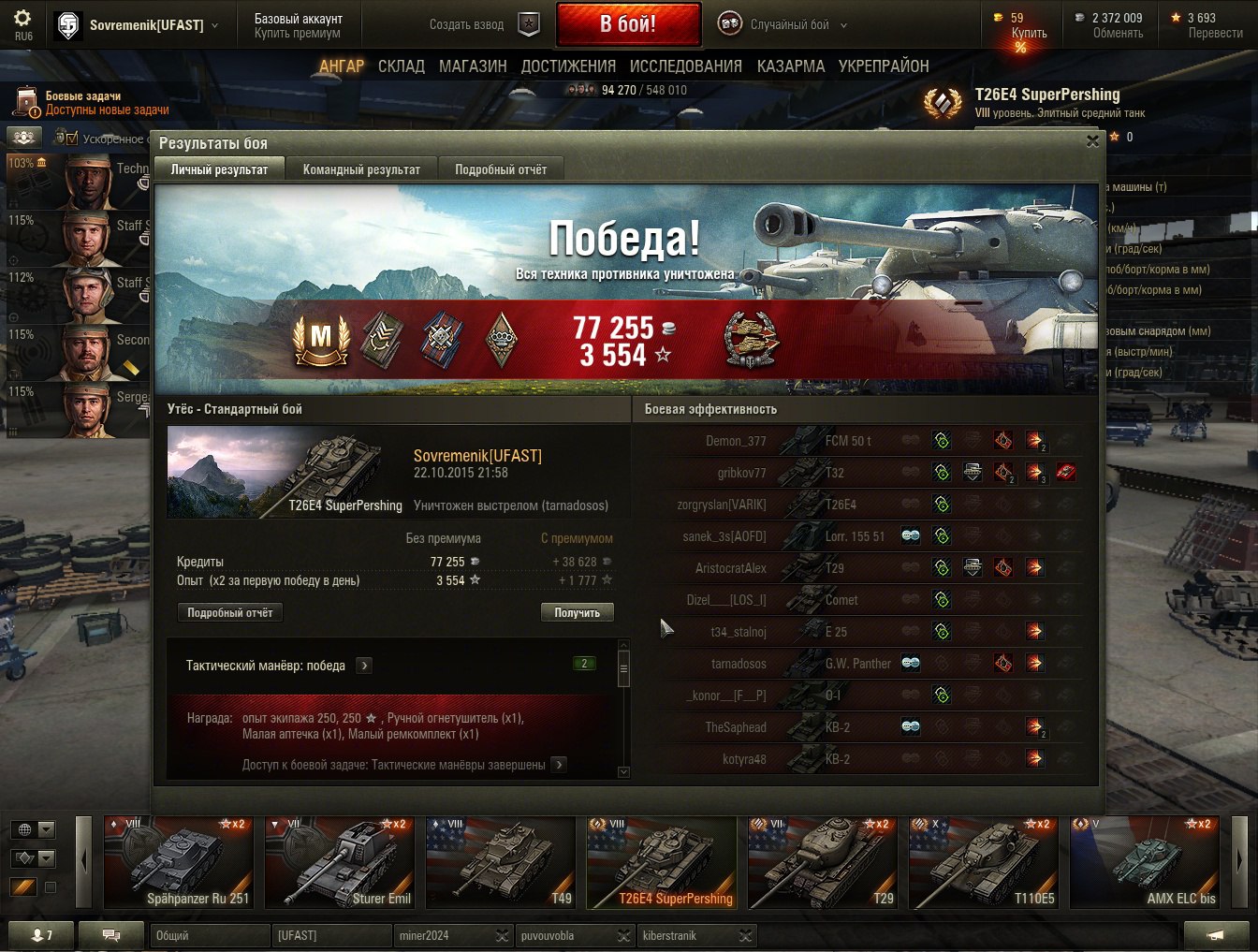Open the Подробный отчёт tab
The width and height of the screenshot is (1258, 952).
[x=501, y=169]
